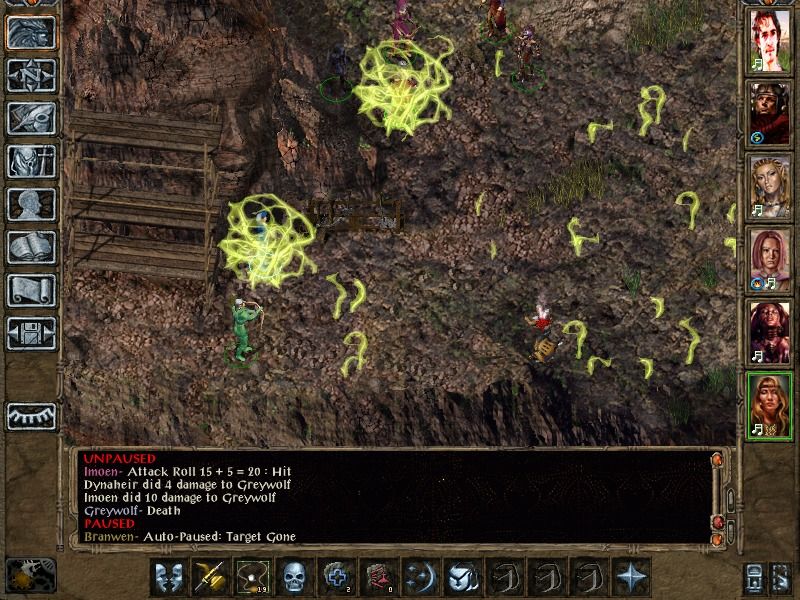
Task: Choose the guard shield action
Action: click(x=169, y=577)
